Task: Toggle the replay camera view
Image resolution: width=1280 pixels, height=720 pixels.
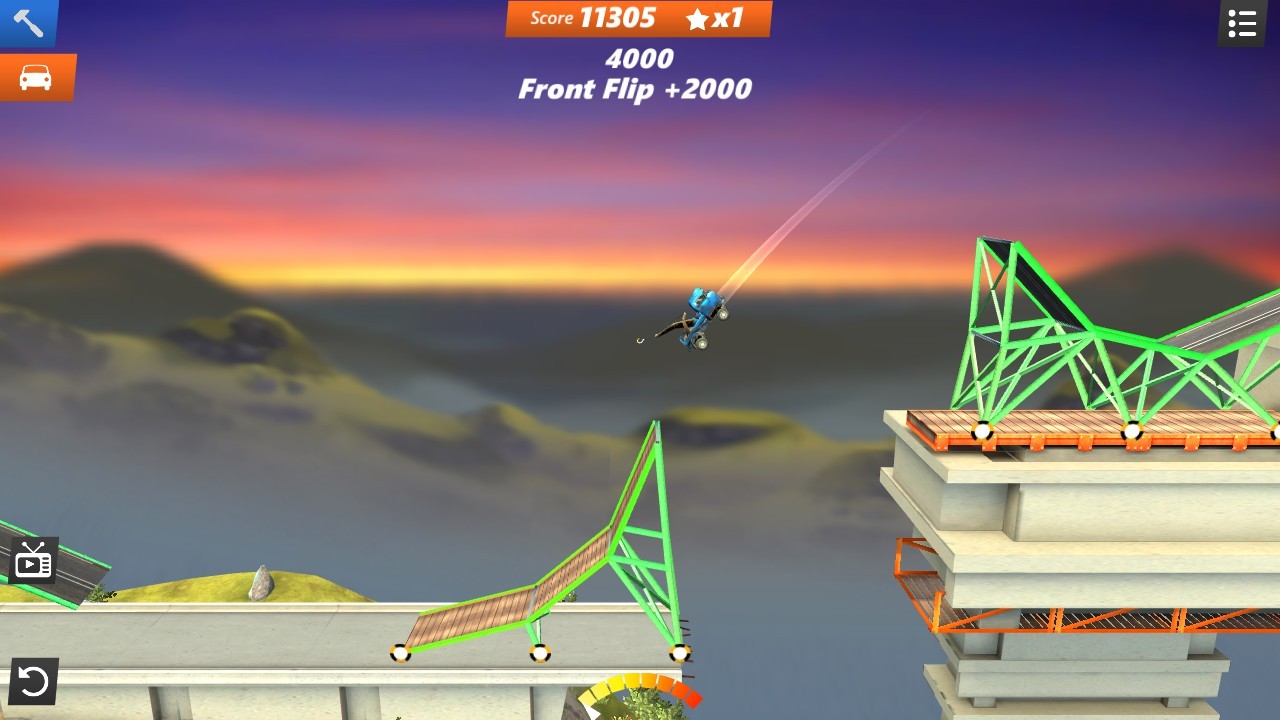Action: [x=33, y=559]
